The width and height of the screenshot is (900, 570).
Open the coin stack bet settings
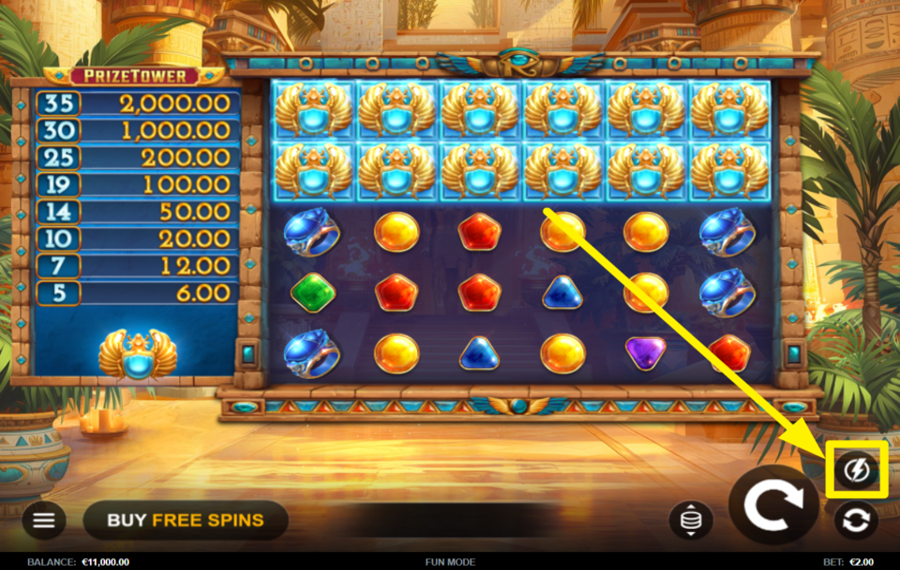pos(690,519)
